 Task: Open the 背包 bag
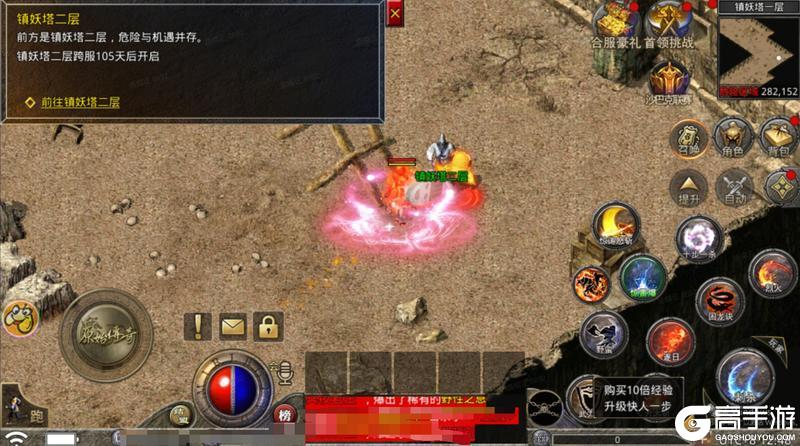click(x=778, y=137)
